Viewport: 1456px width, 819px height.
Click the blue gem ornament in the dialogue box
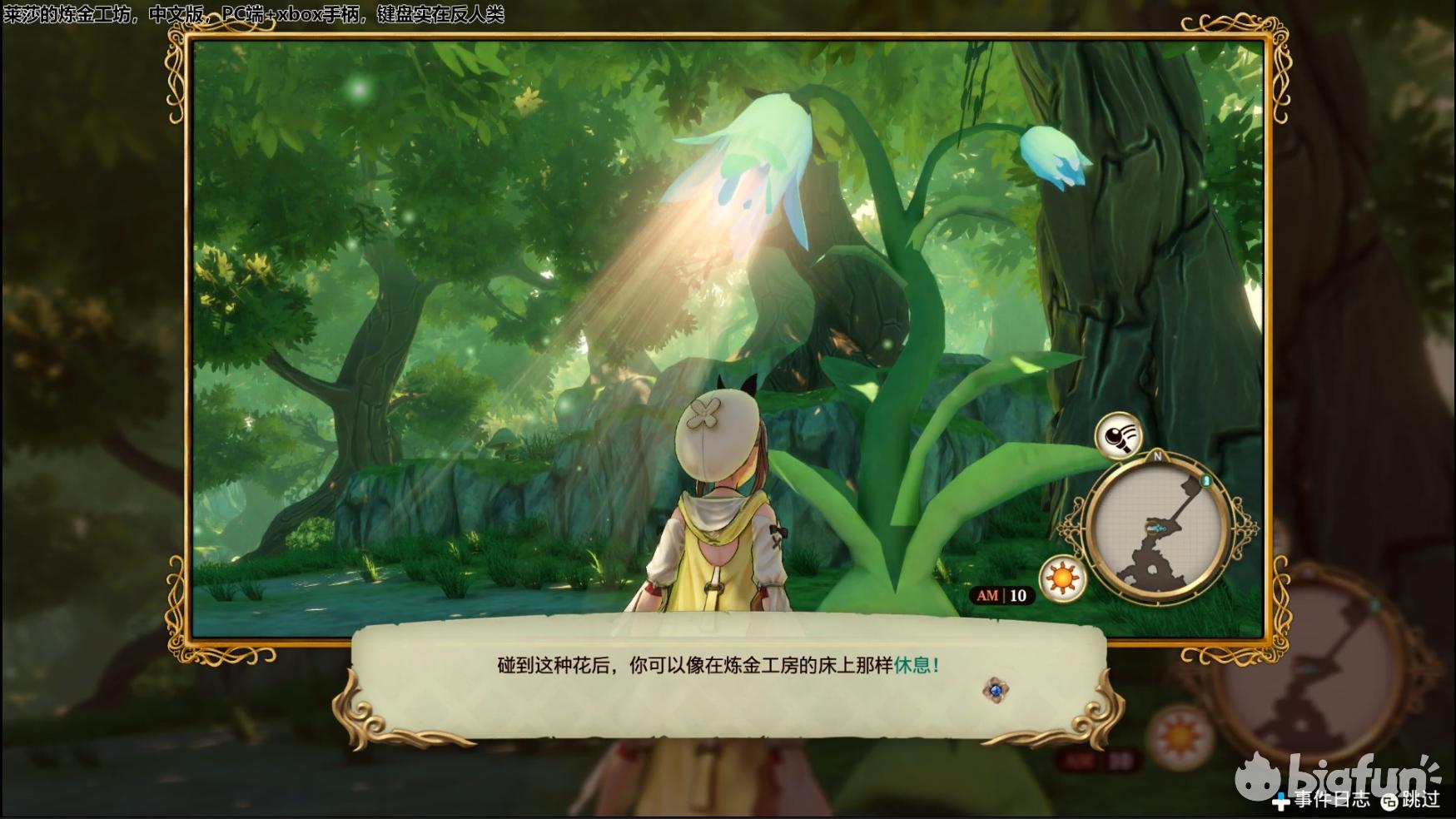[995, 689]
